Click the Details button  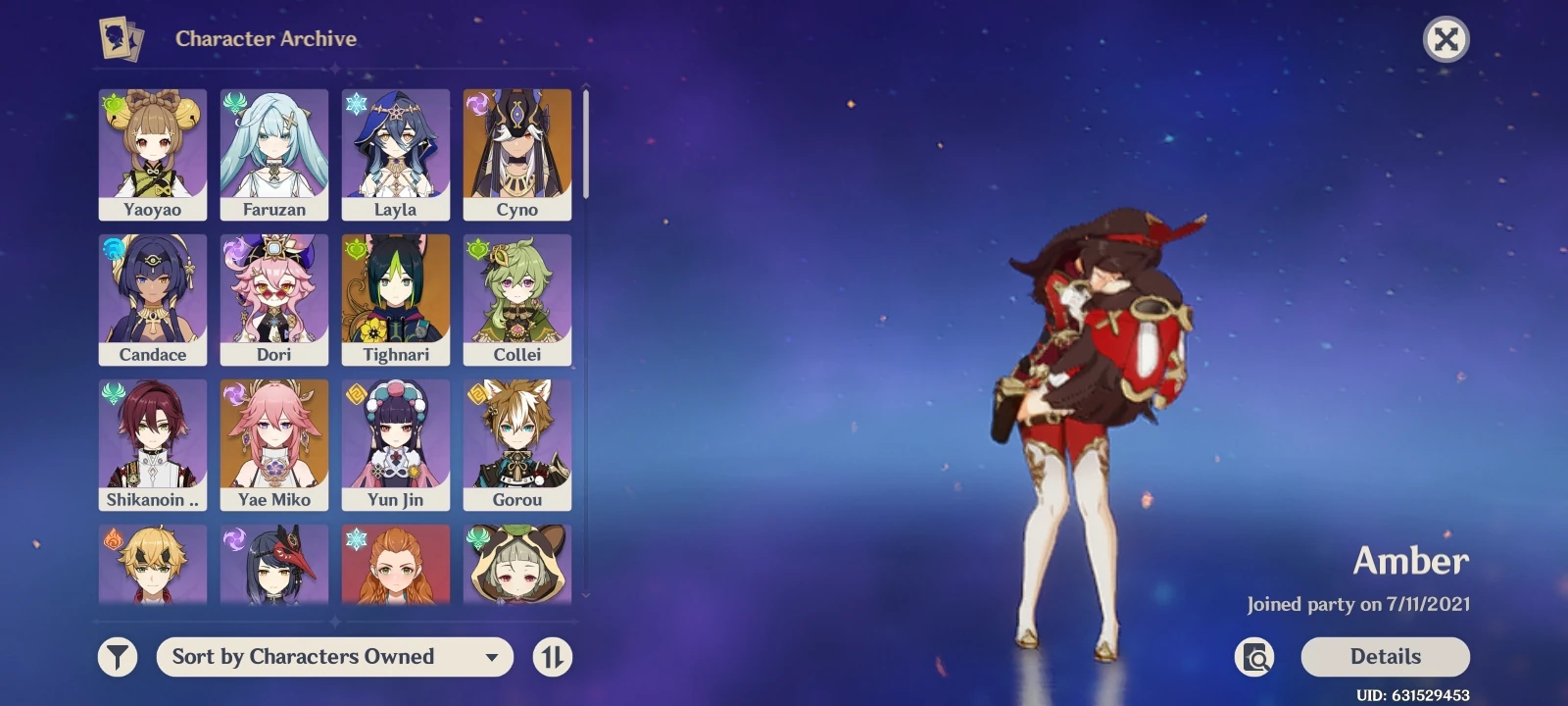[x=1386, y=657]
